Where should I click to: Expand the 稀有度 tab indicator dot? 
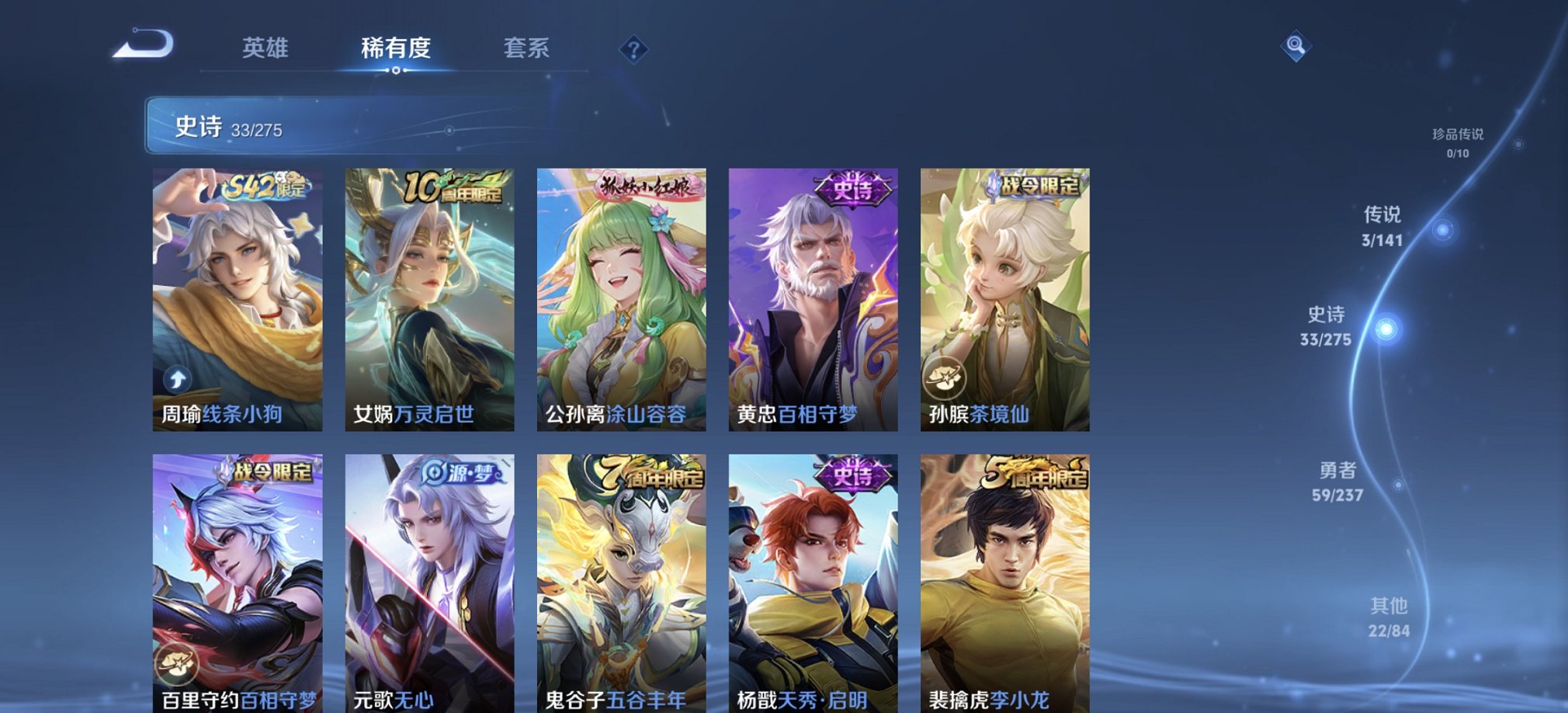click(x=397, y=71)
